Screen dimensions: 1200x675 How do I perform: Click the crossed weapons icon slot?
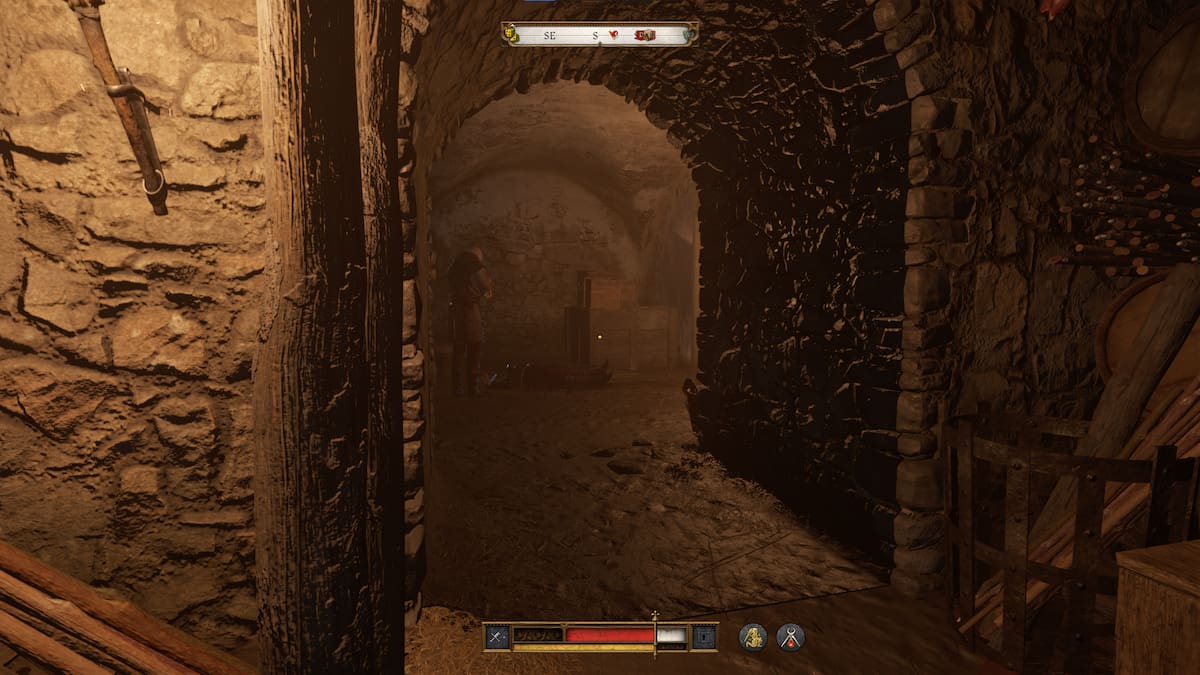(497, 636)
